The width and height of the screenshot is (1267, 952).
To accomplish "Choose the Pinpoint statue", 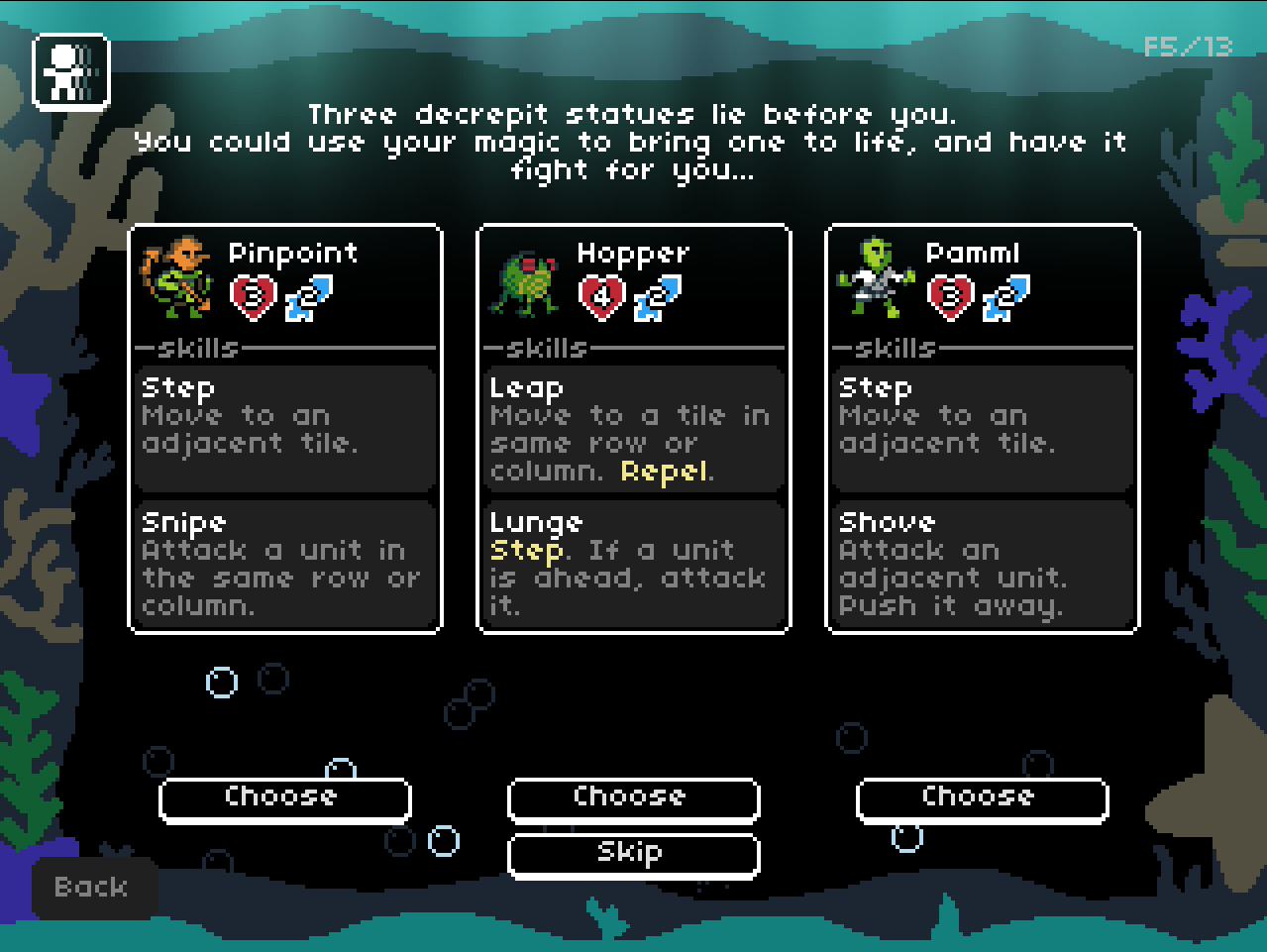I will point(284,799).
